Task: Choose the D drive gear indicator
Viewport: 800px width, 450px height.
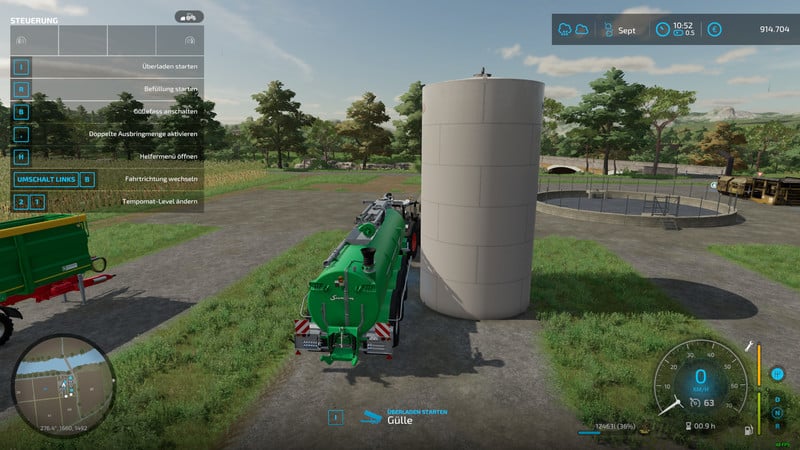Action: point(777,398)
